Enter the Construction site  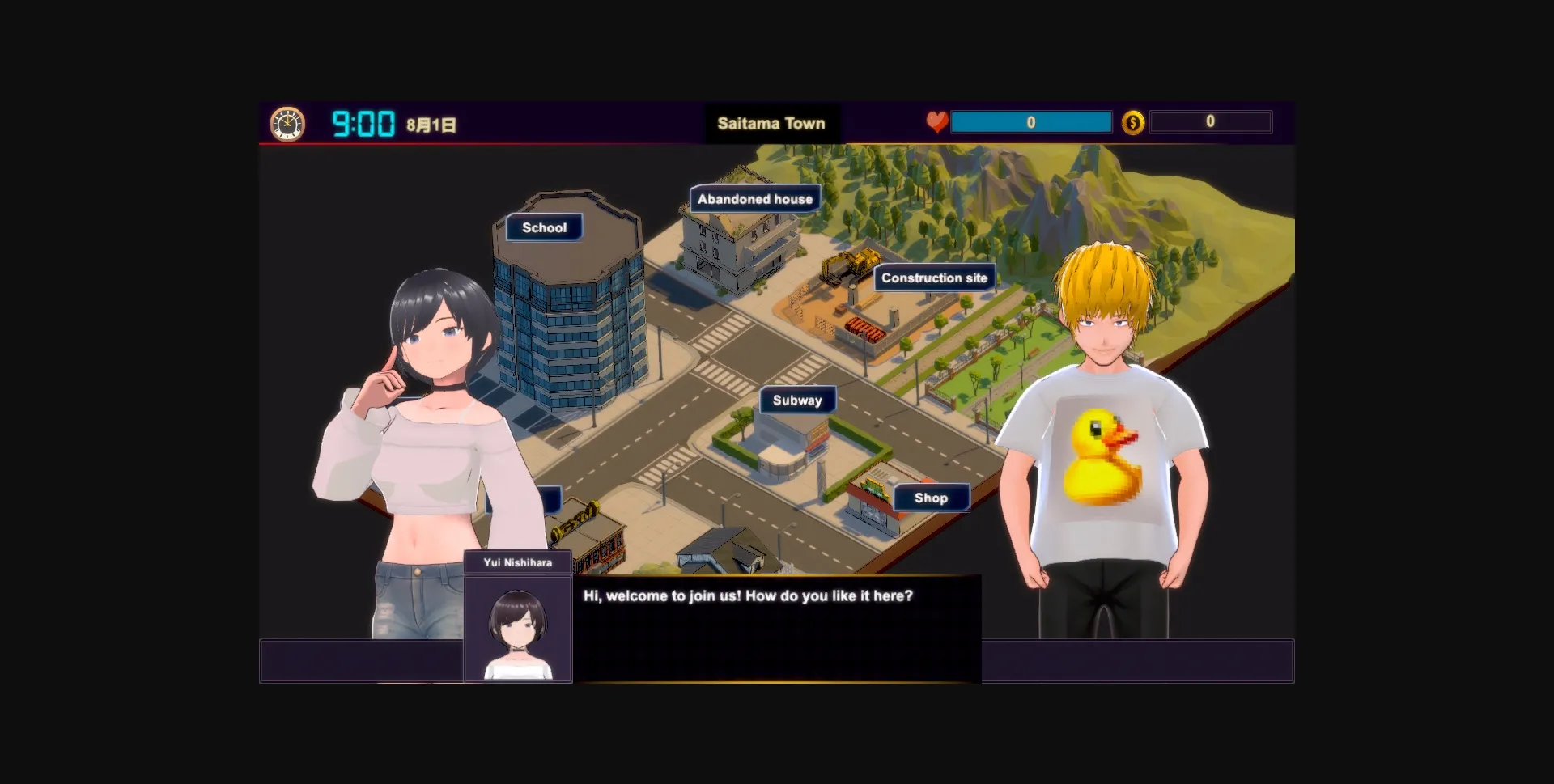(935, 278)
